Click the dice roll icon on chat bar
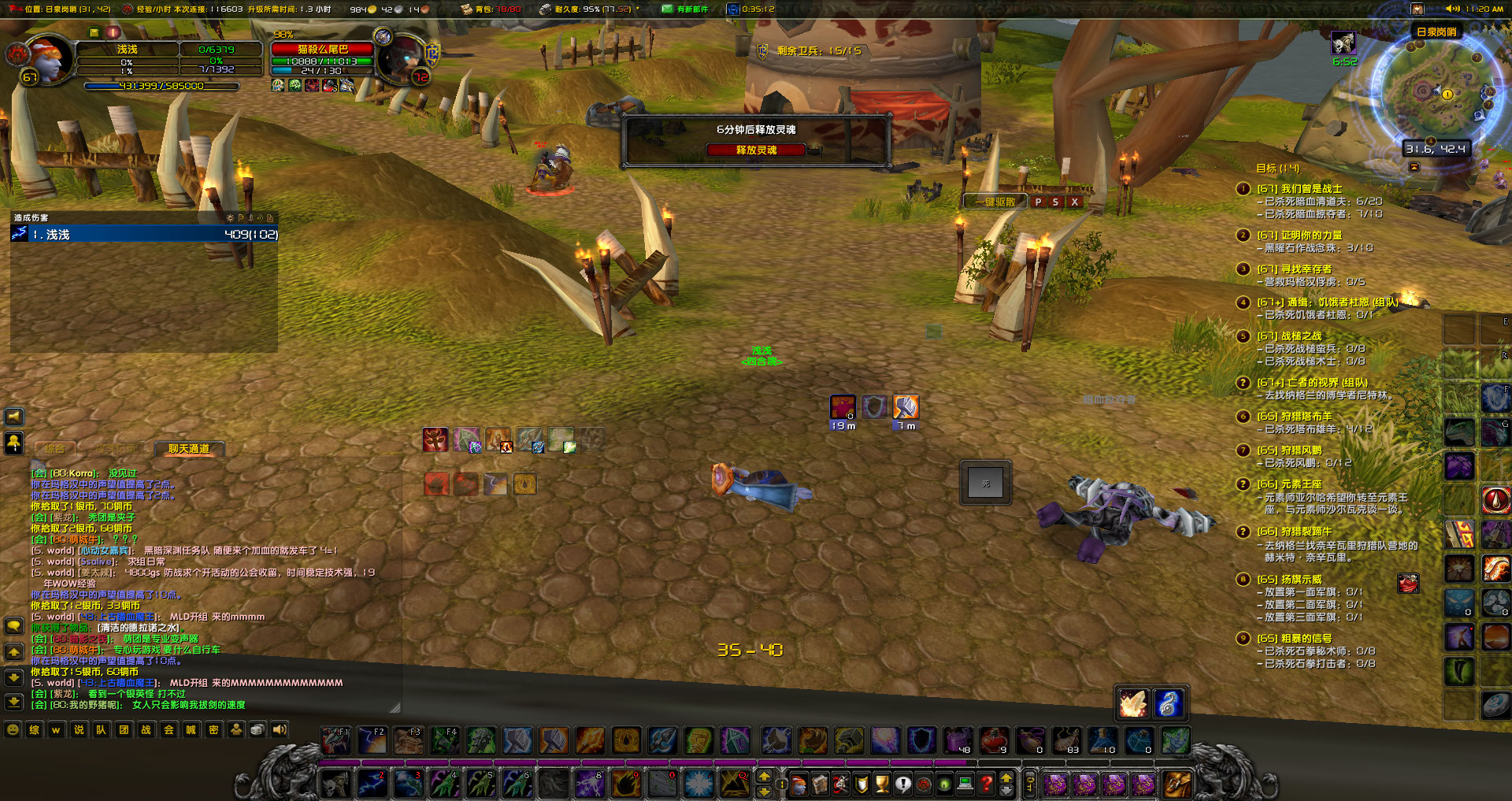The image size is (1512, 801). (256, 730)
